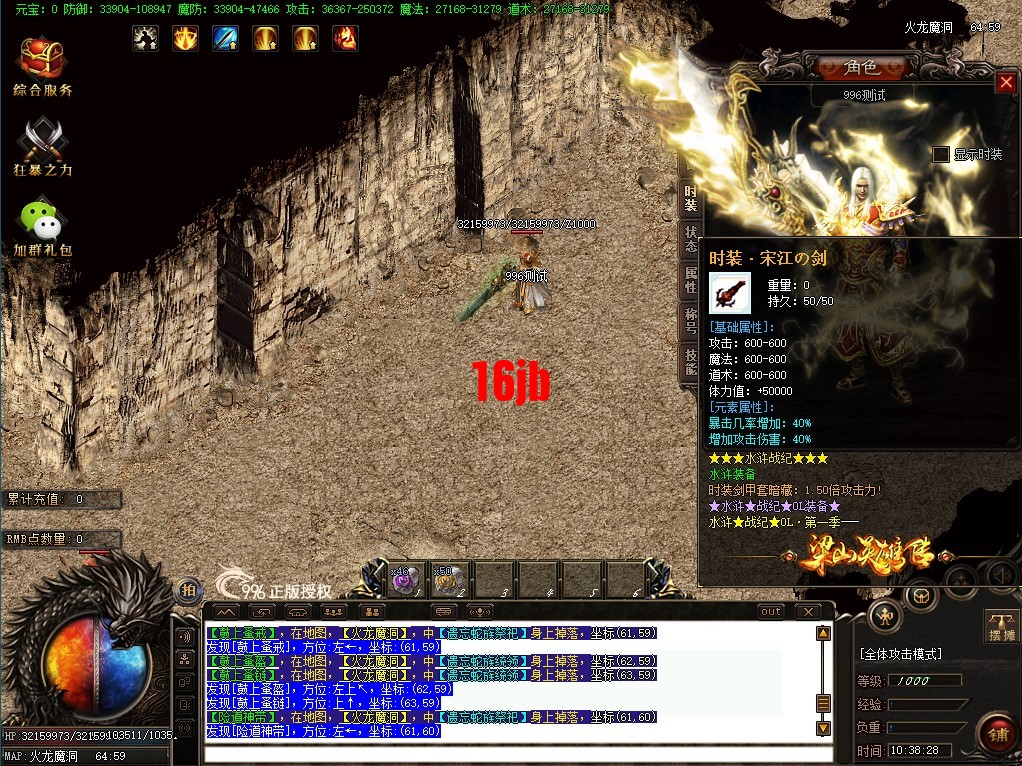The width and height of the screenshot is (1022, 766).
Task: Select the second hotbar slot with x50 item
Action: coord(448,579)
